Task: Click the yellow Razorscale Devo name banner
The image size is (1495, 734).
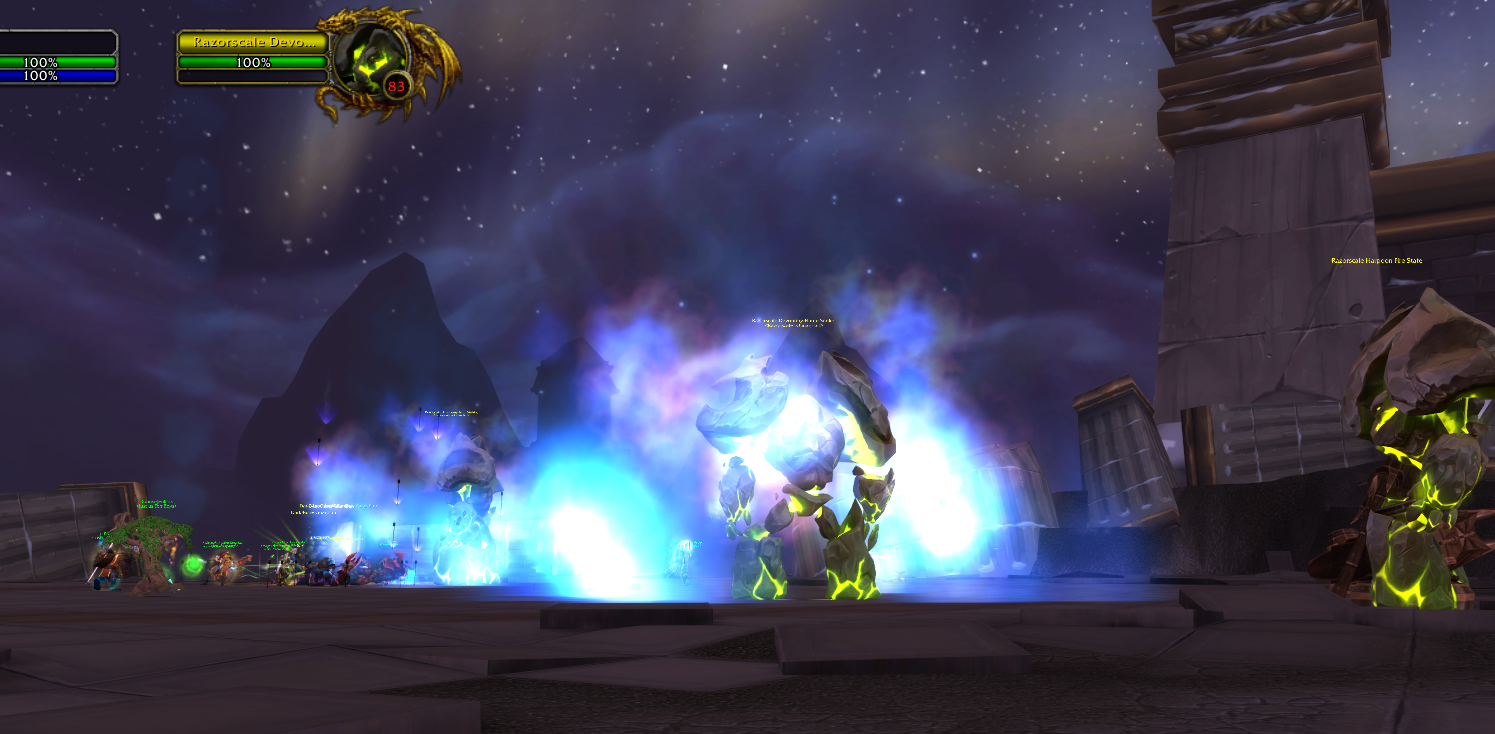Action: pos(255,42)
